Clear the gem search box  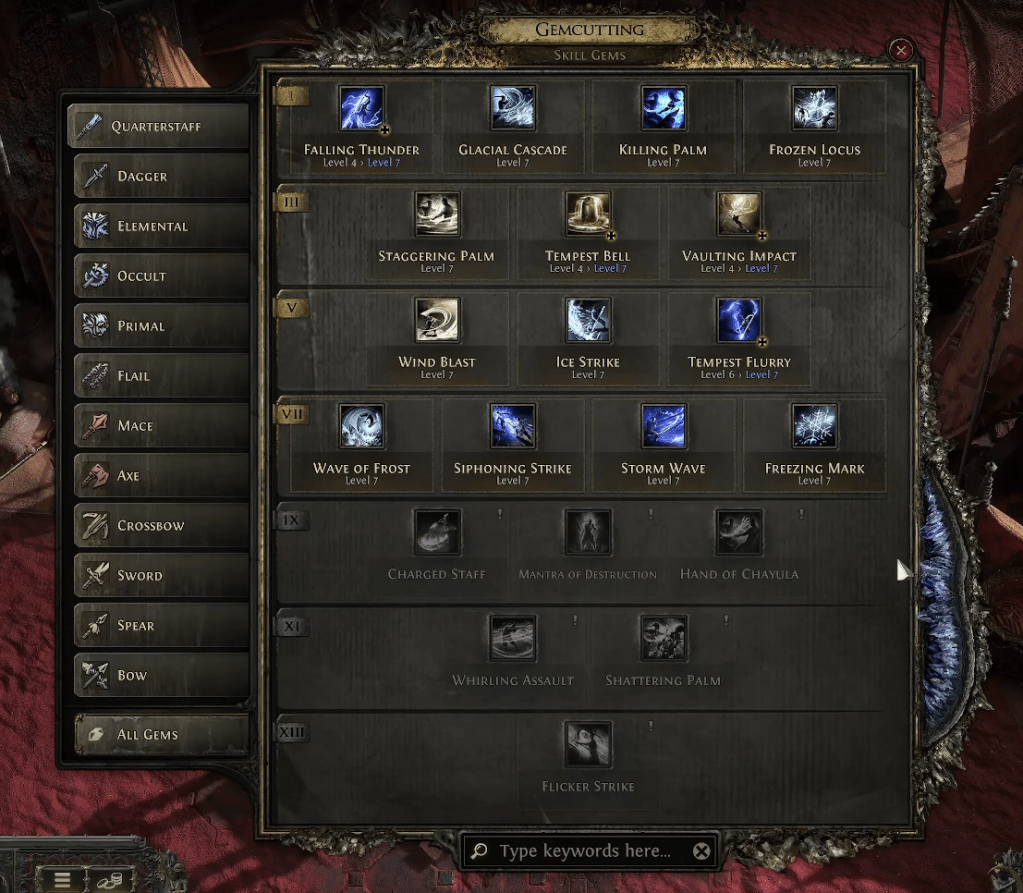pyautogui.click(x=702, y=851)
